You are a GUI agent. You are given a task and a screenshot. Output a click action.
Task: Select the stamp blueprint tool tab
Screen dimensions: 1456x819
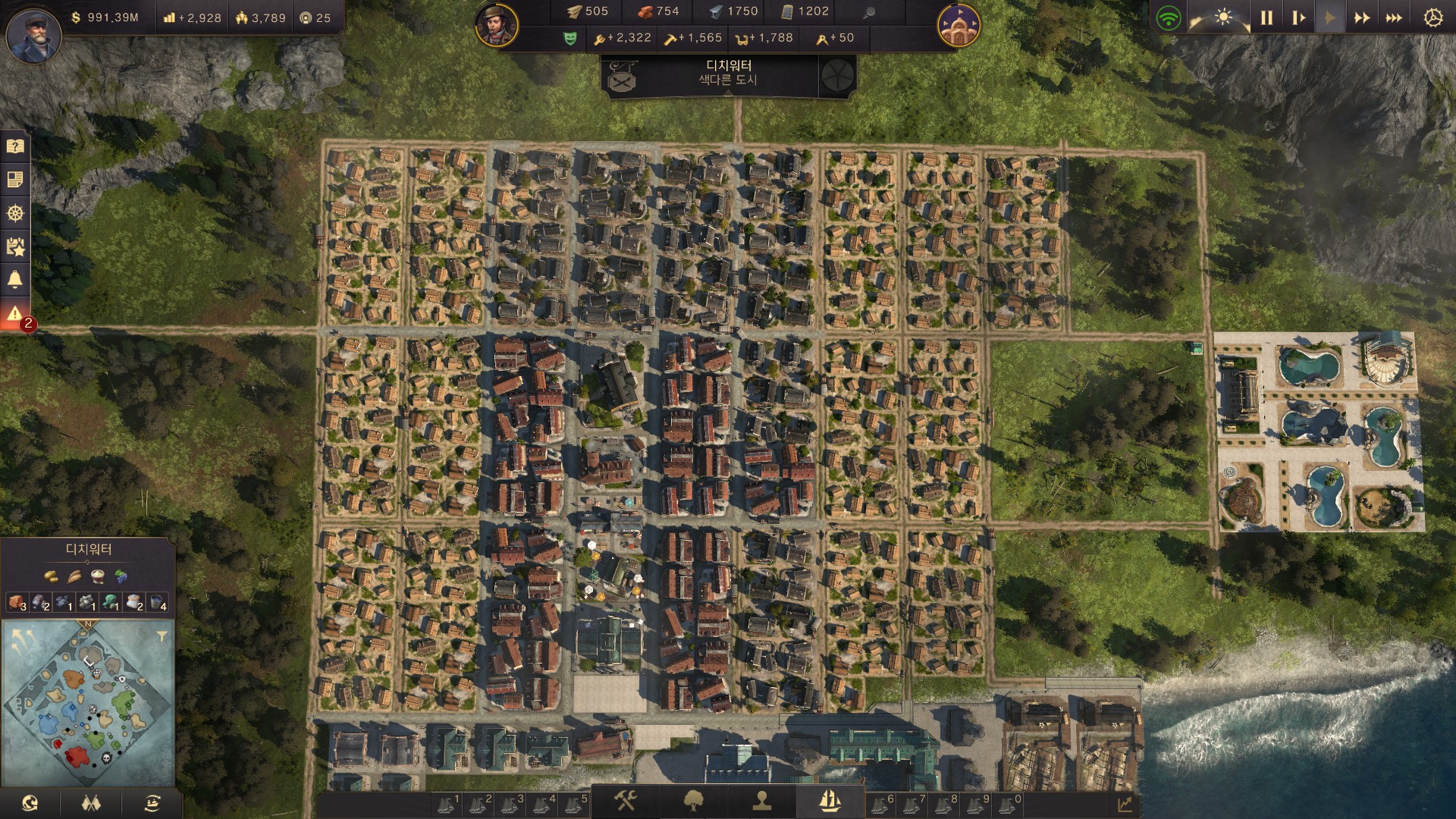761,801
